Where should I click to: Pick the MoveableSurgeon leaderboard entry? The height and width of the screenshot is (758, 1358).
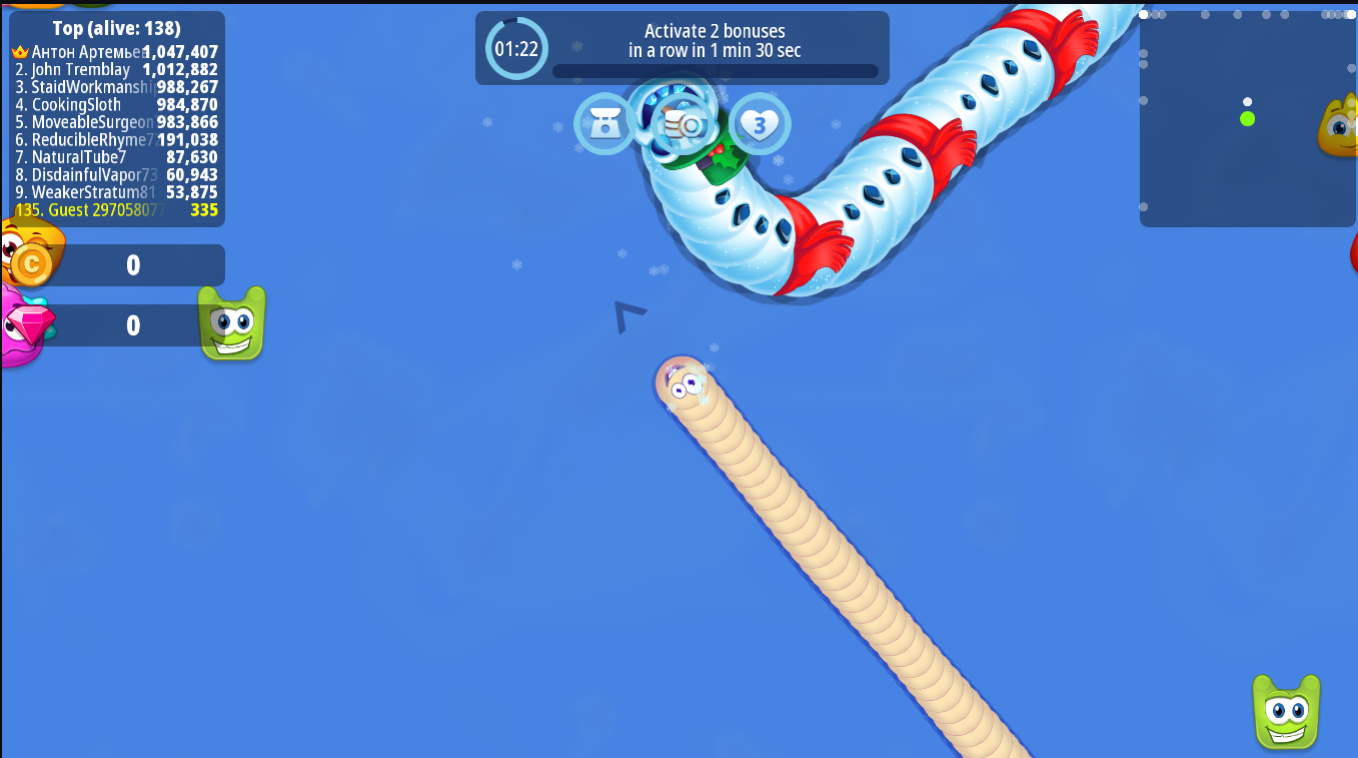pos(116,122)
